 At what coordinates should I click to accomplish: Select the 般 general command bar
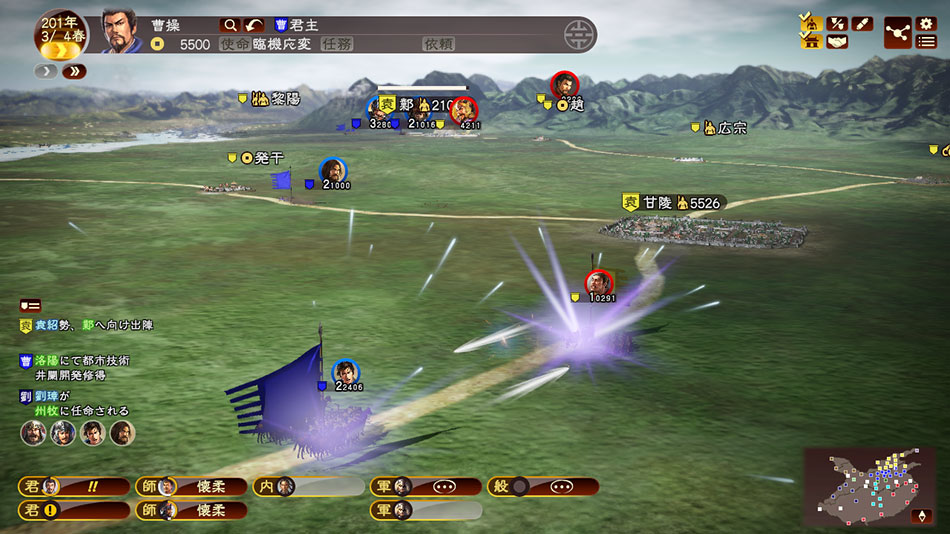tap(543, 487)
